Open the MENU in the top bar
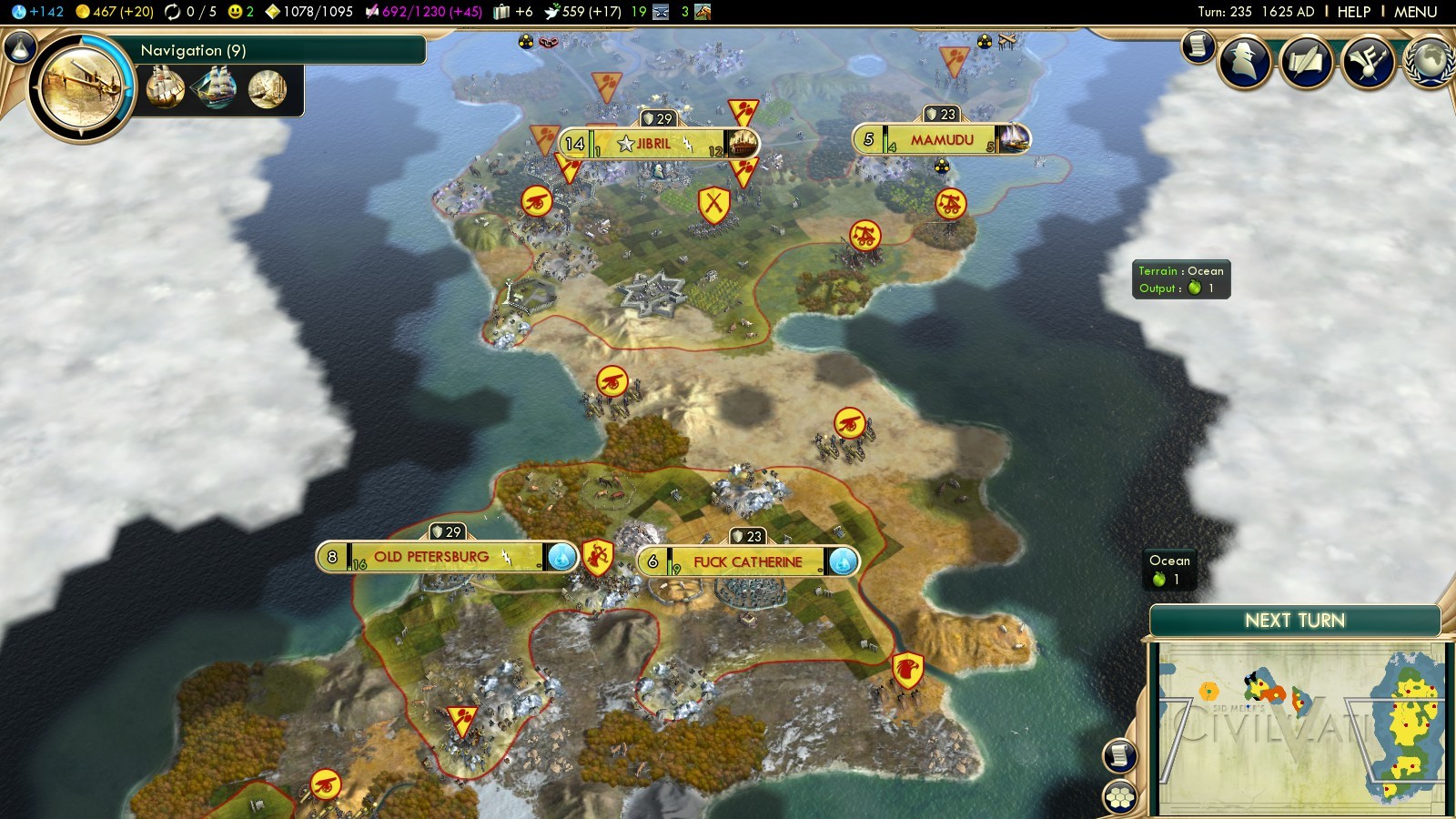1456x819 pixels. pyautogui.click(x=1415, y=12)
